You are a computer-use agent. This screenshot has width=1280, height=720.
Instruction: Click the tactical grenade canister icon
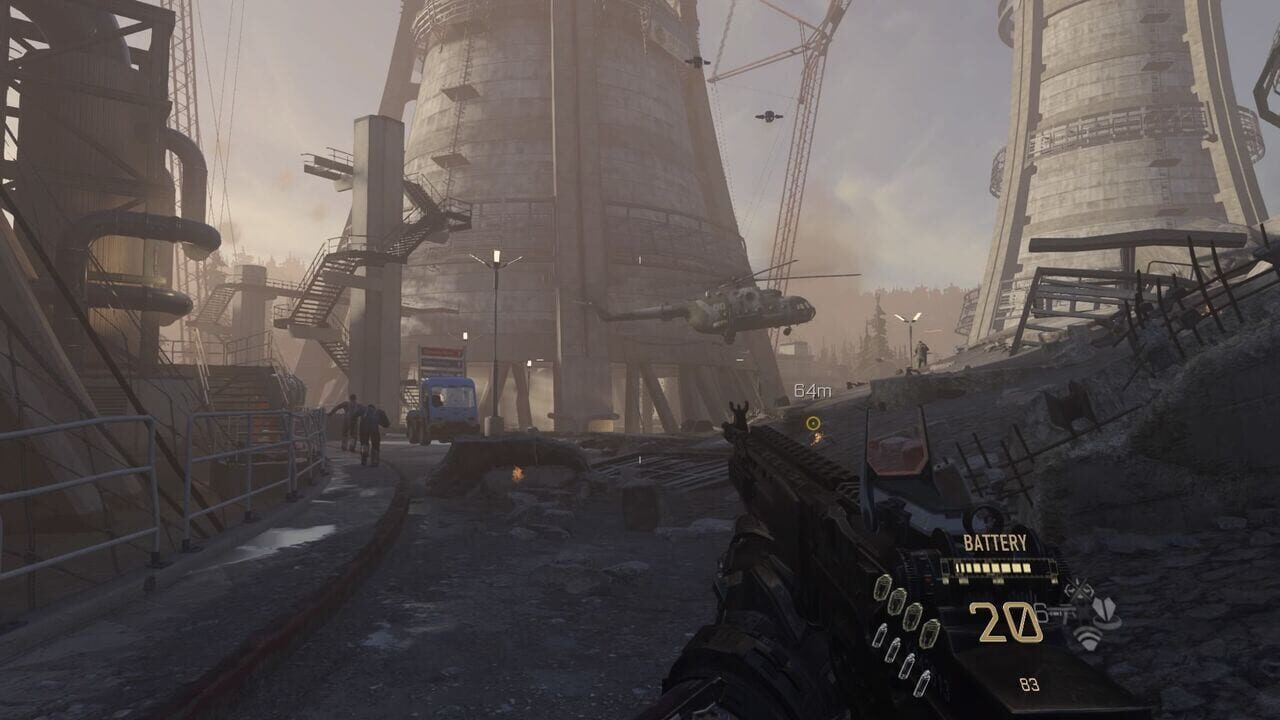(x=882, y=634)
